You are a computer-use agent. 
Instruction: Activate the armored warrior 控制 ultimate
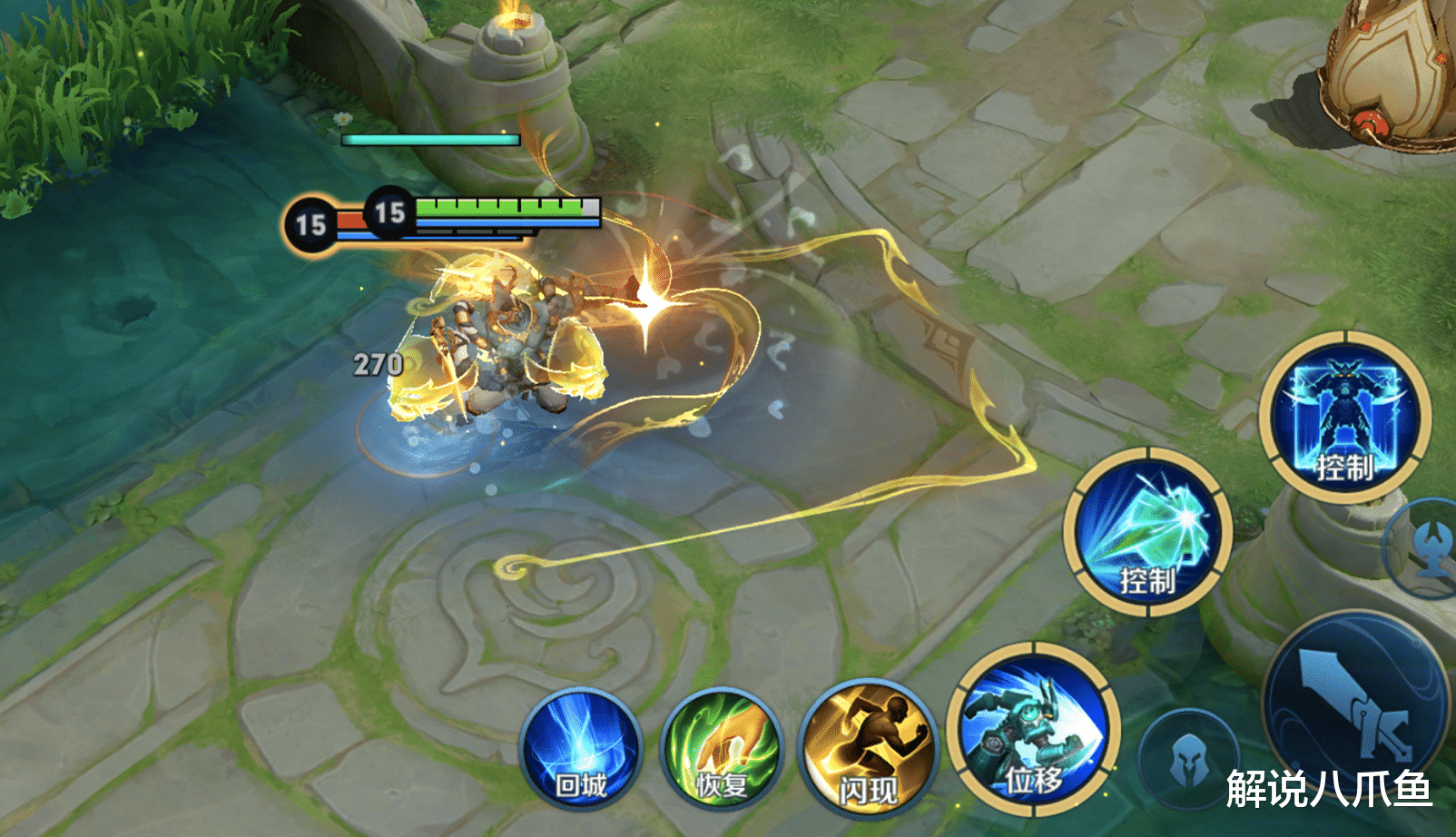(1345, 417)
